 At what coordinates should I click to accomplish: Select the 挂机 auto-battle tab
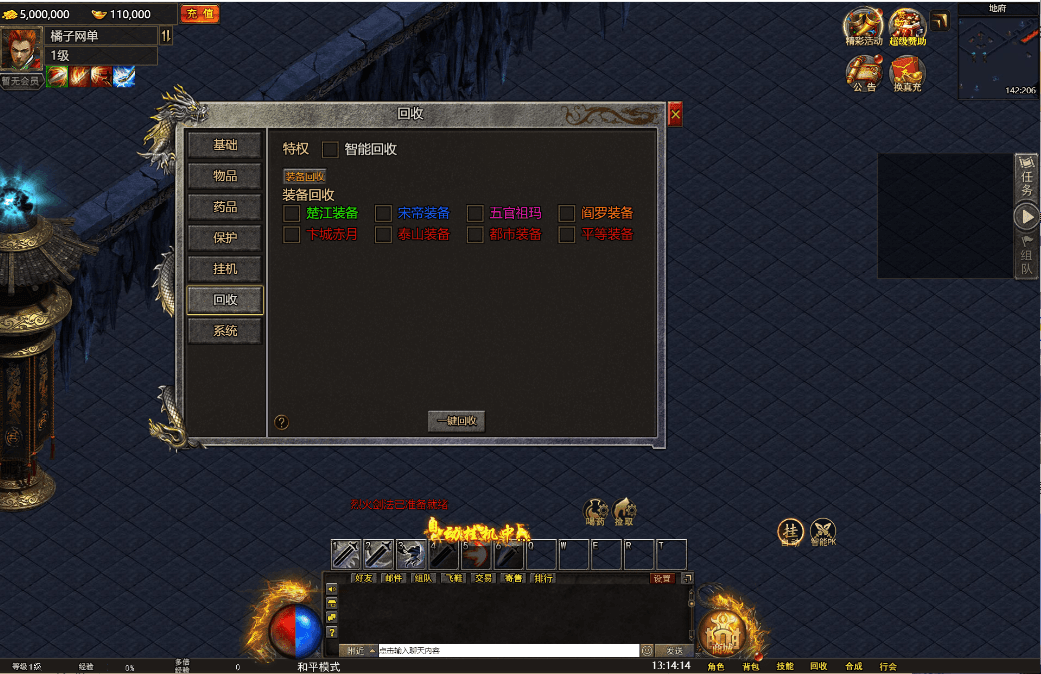225,269
